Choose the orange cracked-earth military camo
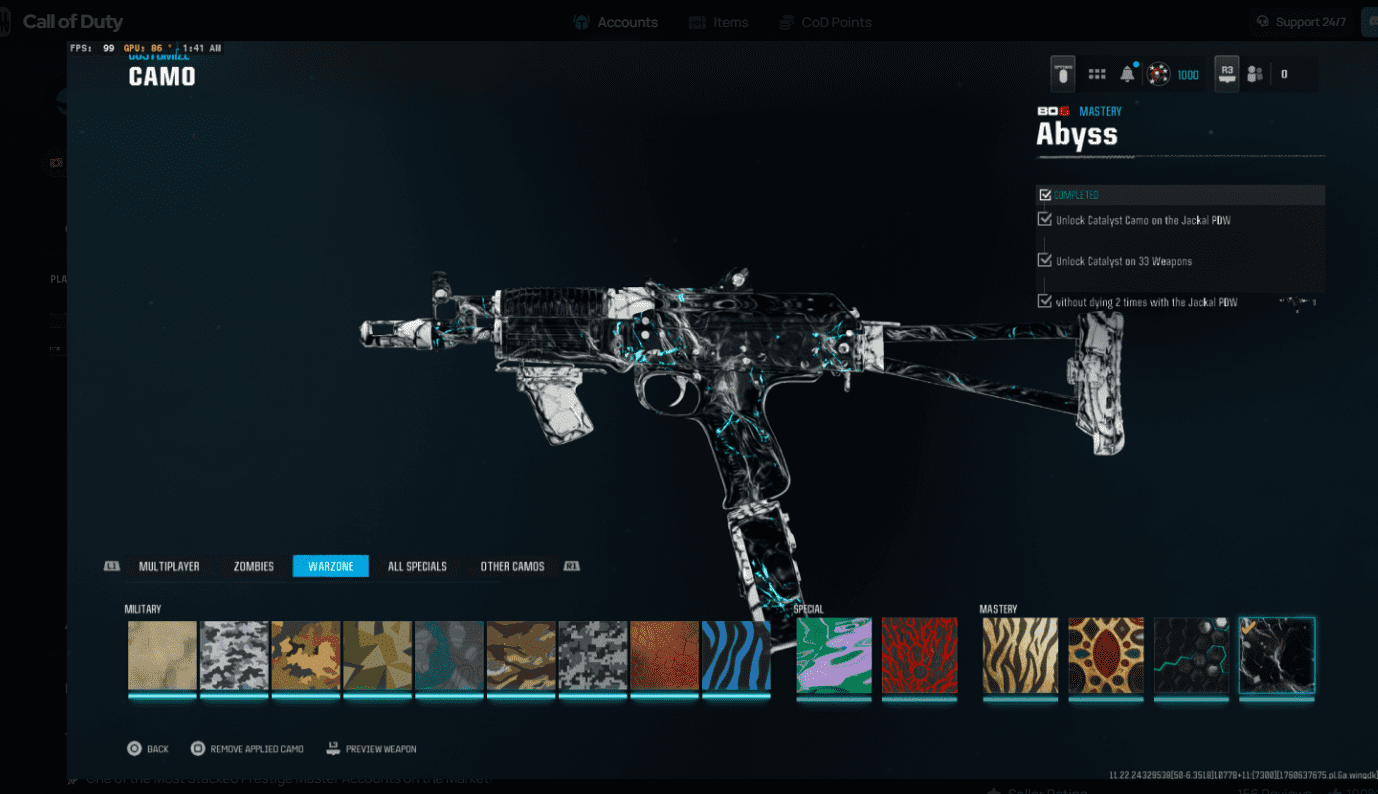The image size is (1378, 794). point(663,656)
